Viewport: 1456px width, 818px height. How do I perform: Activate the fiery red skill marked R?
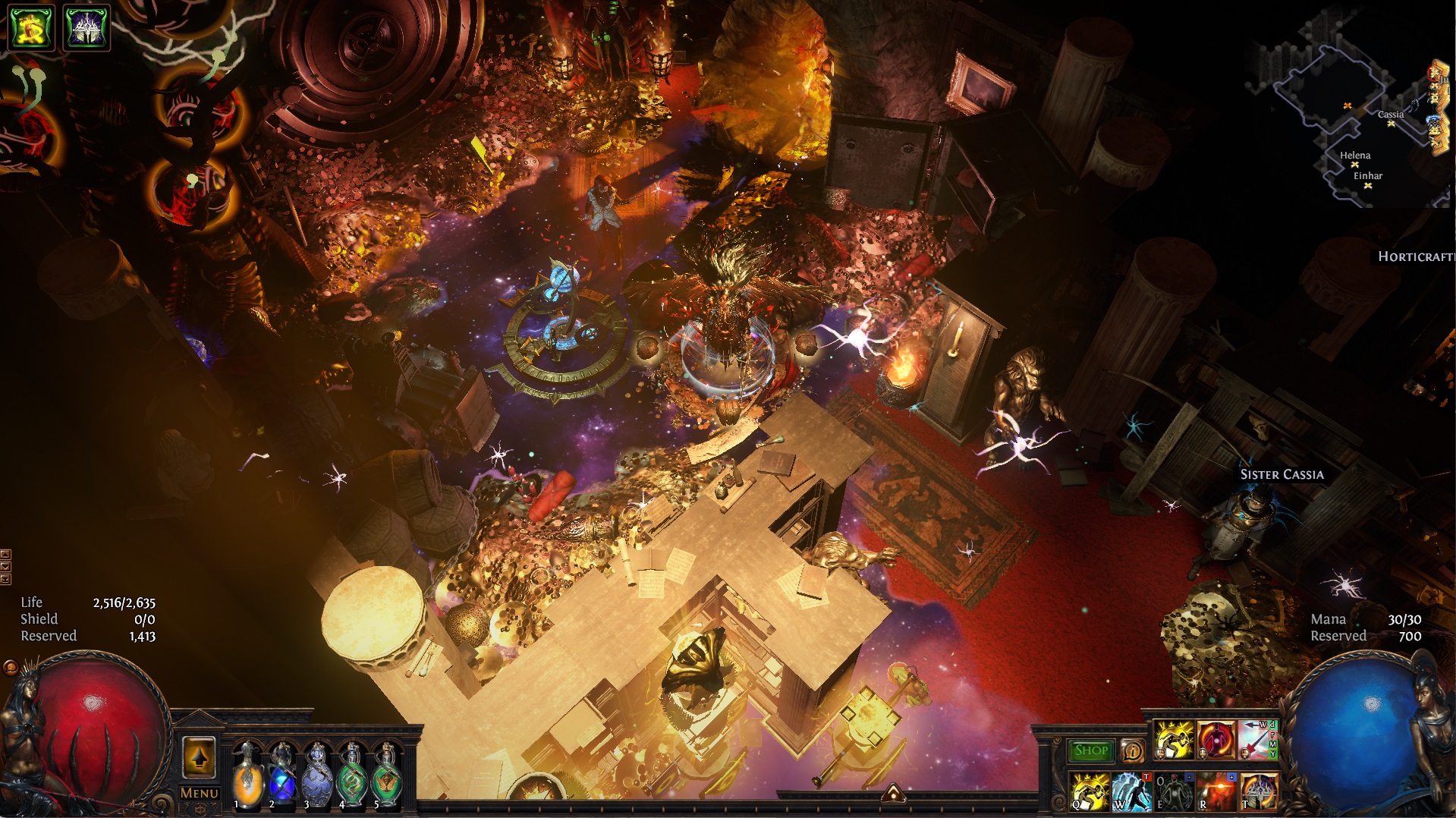(x=1216, y=791)
